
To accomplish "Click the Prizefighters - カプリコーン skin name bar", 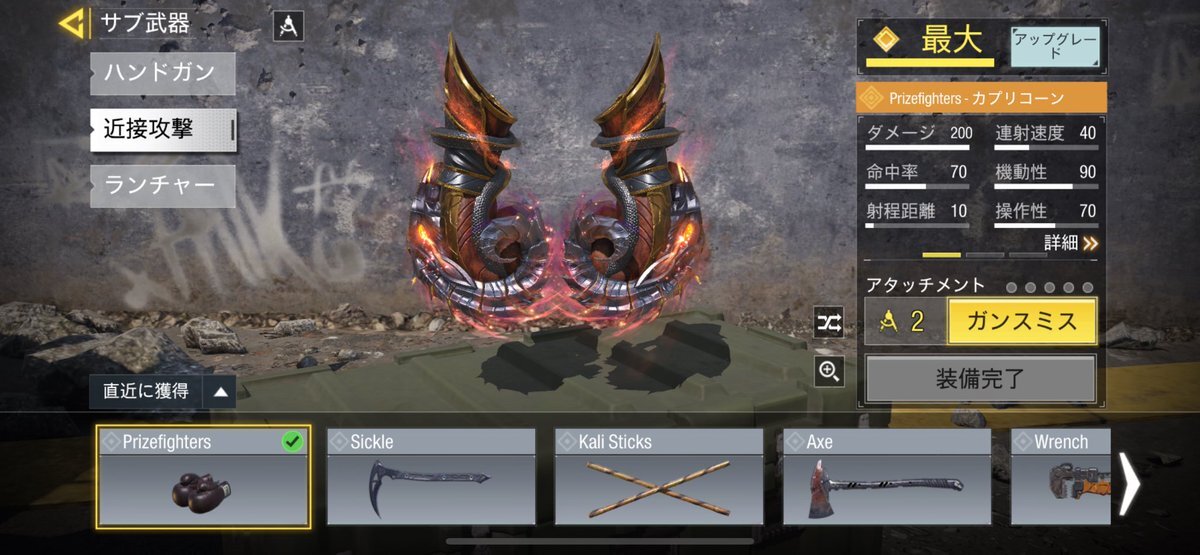I will [x=981, y=98].
